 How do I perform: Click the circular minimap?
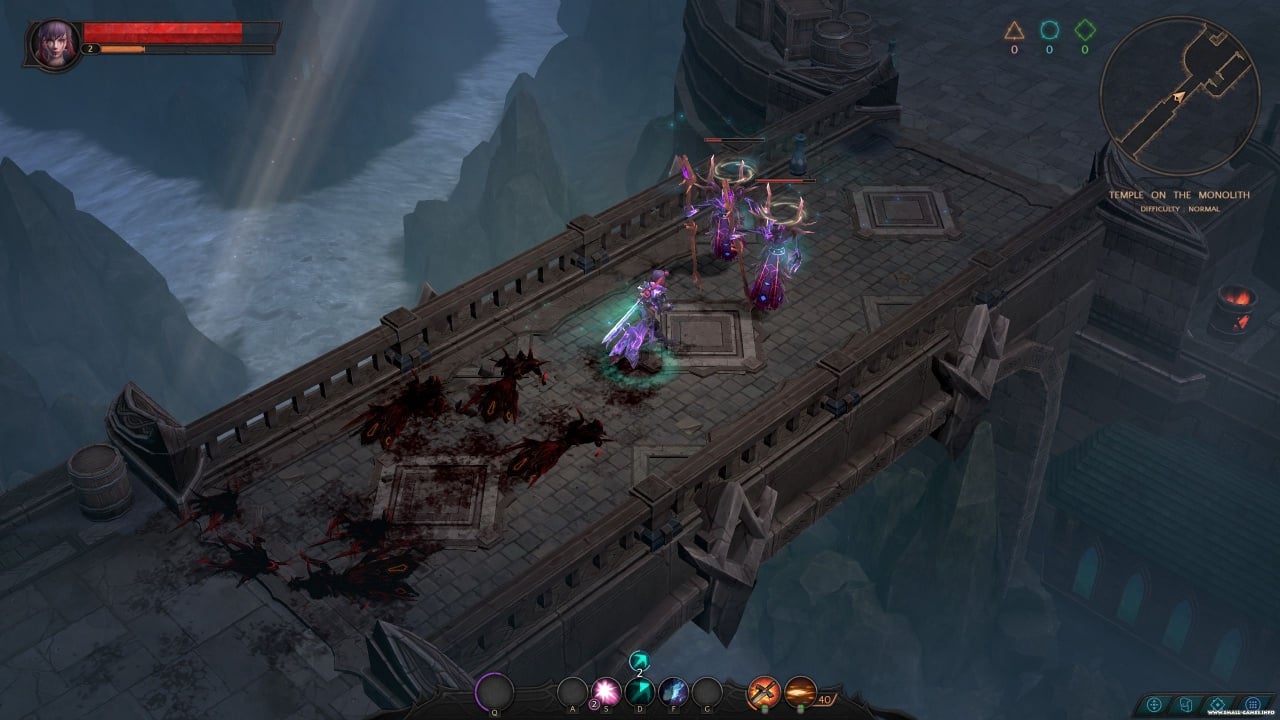[1179, 95]
